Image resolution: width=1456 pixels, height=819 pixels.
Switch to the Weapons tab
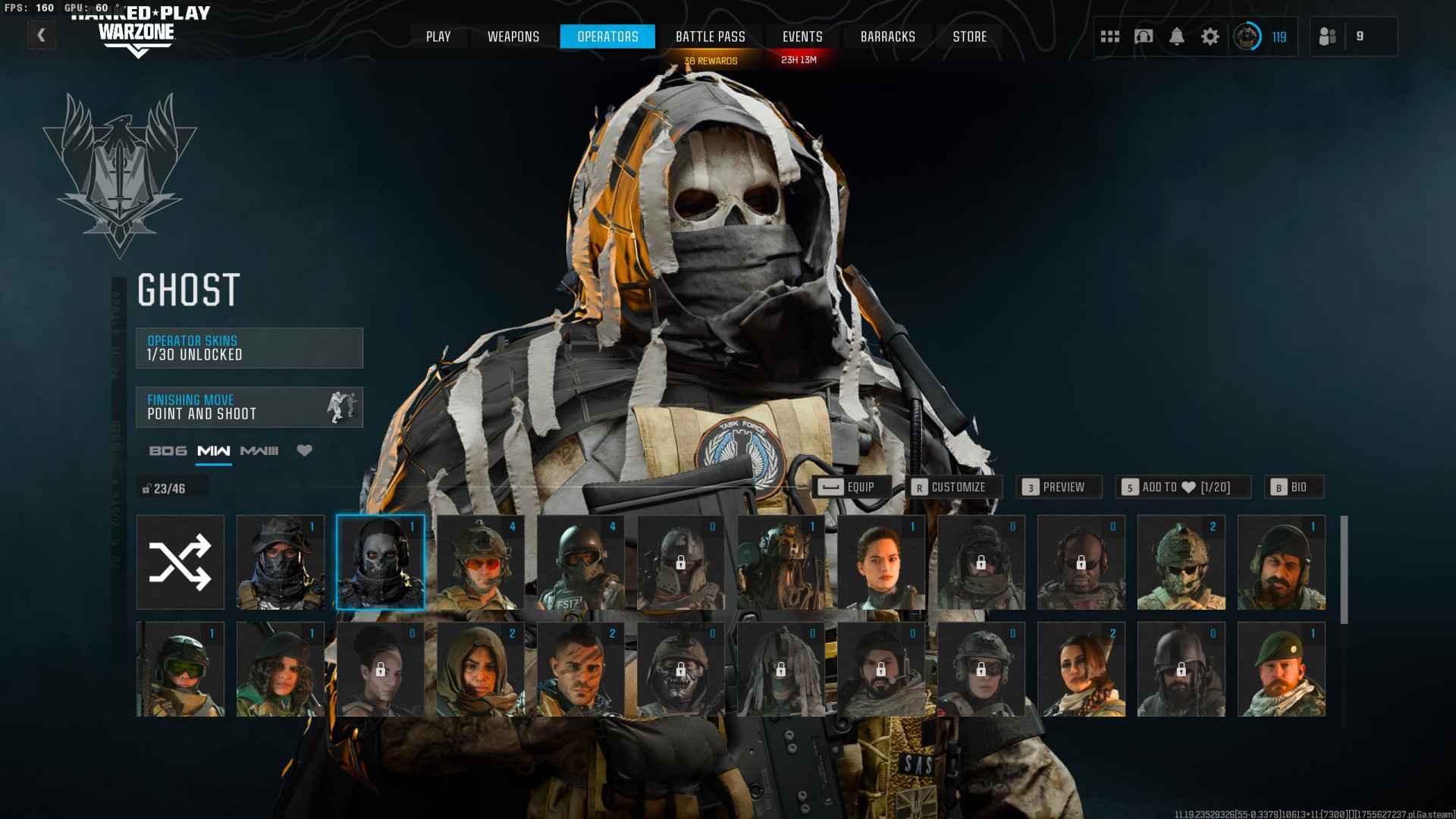513,36
